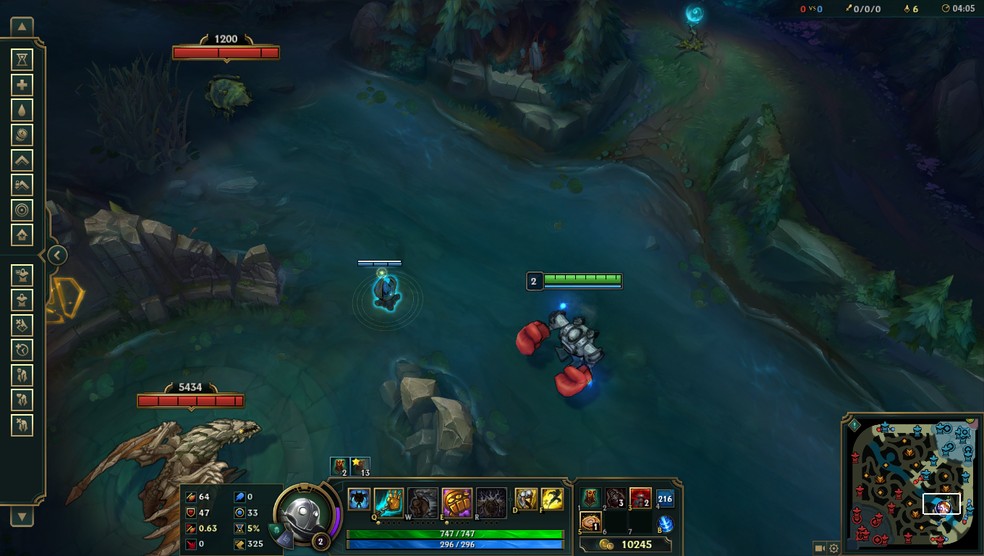The height and width of the screenshot is (556, 984).
Task: Click the practice tool hourglass button
Action: click(x=22, y=60)
